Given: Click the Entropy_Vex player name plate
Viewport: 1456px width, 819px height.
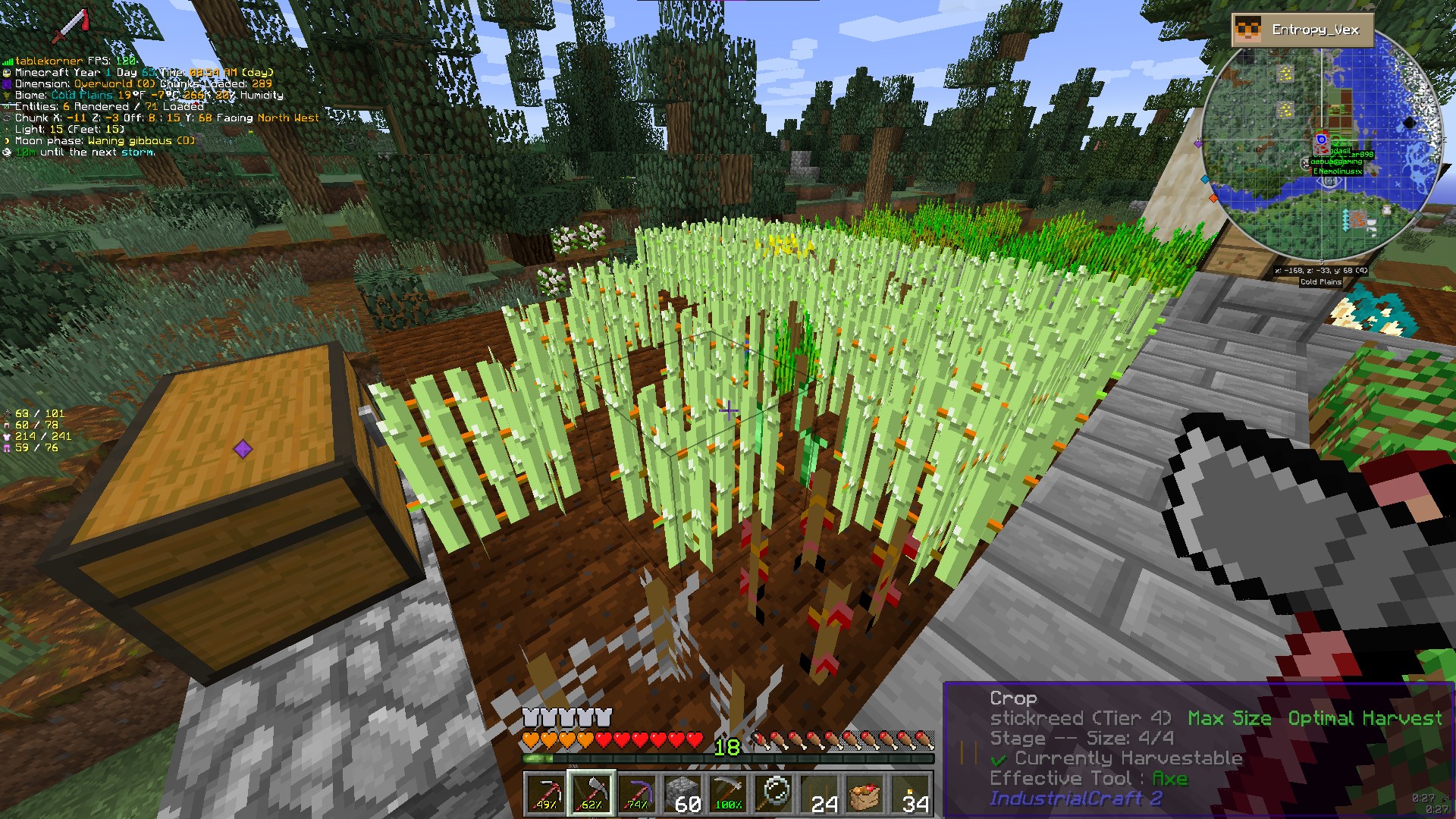Looking at the screenshot, I should (1303, 30).
